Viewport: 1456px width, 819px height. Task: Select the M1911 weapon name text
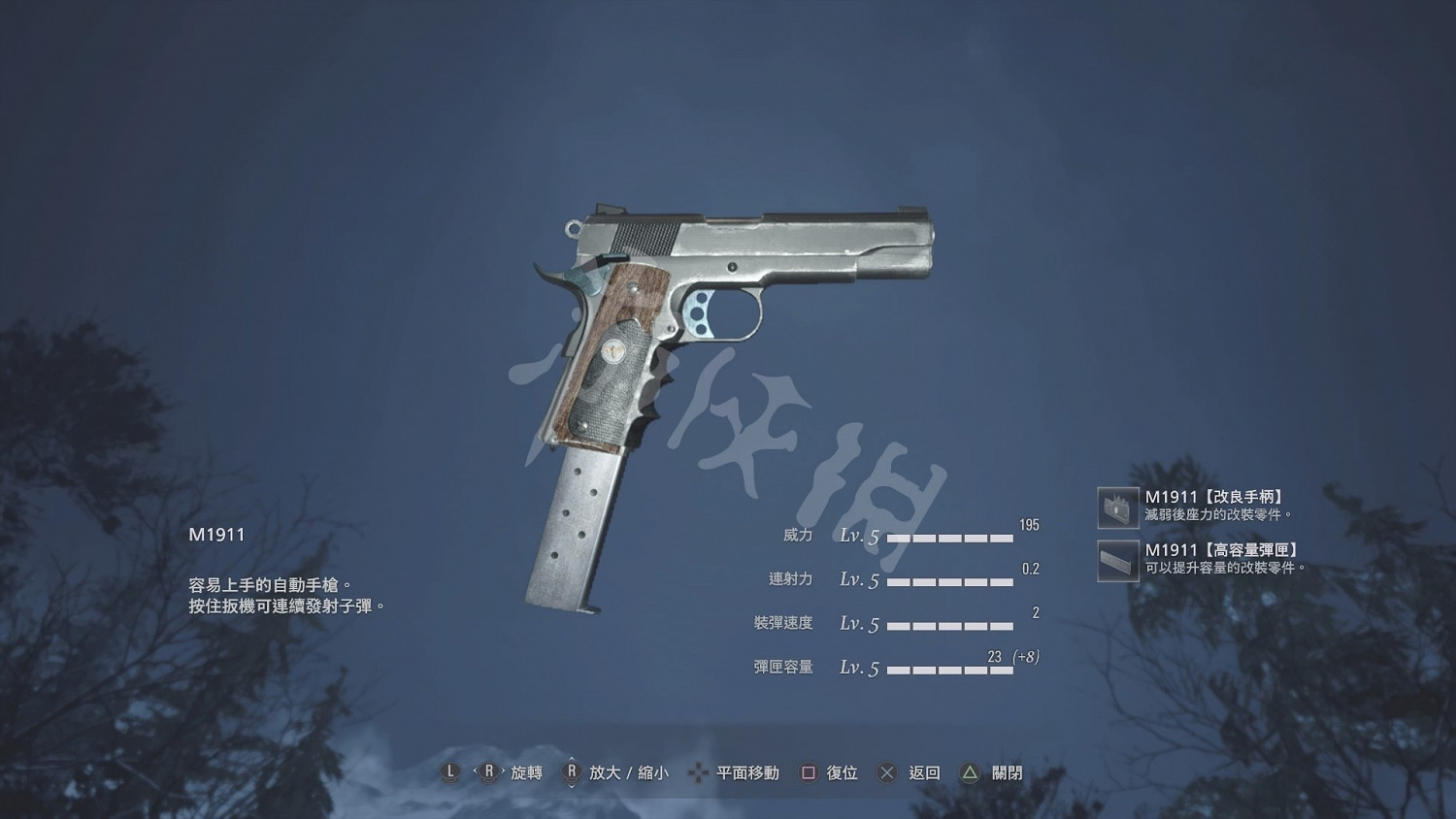[215, 534]
